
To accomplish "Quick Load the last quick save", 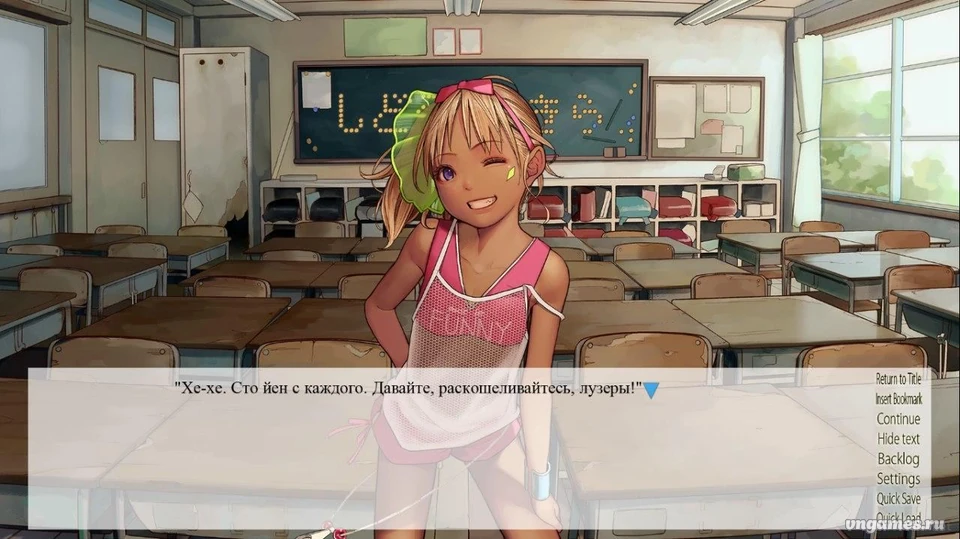I will tap(898, 517).
